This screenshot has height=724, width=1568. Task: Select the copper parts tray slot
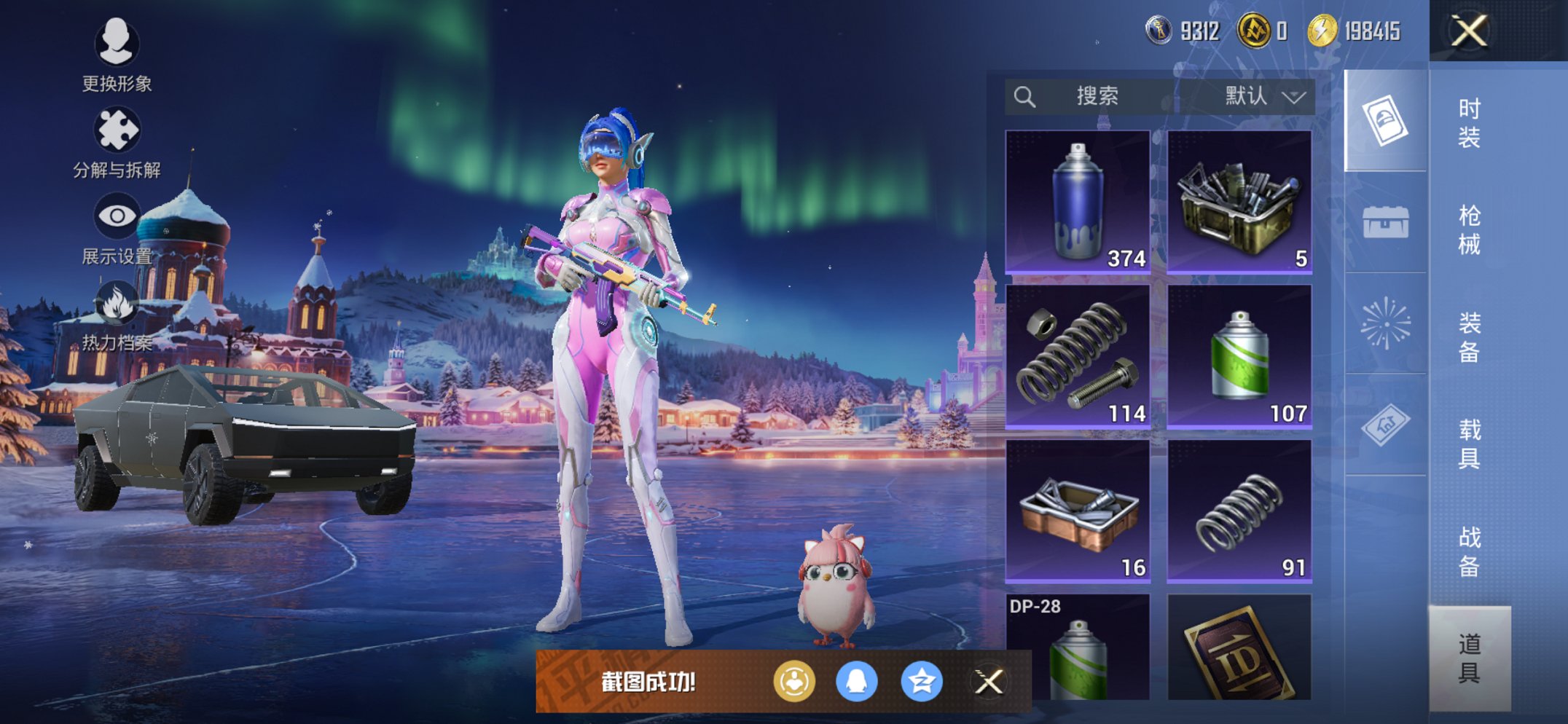pyautogui.click(x=1078, y=511)
